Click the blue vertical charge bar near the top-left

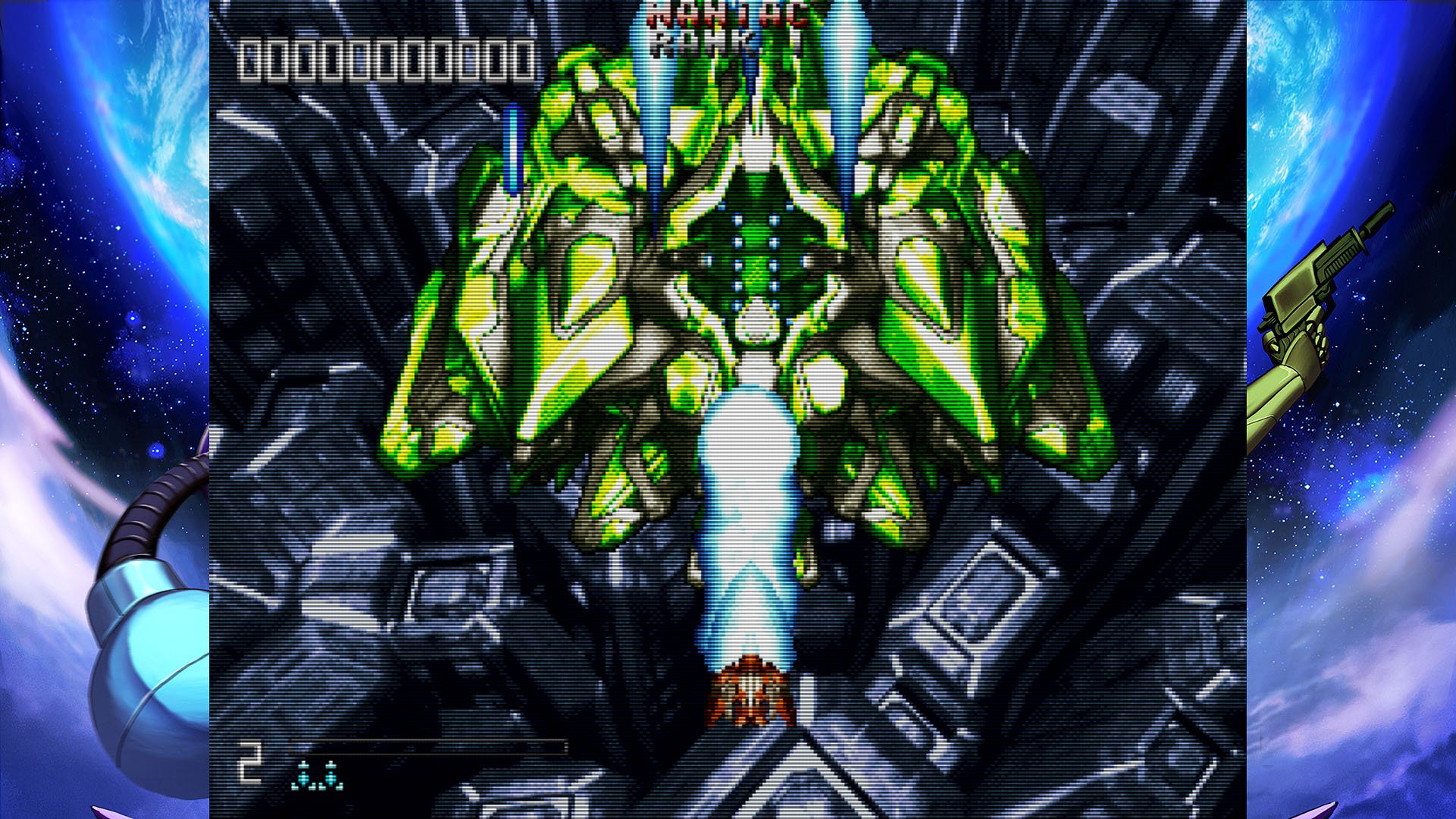pos(513,148)
